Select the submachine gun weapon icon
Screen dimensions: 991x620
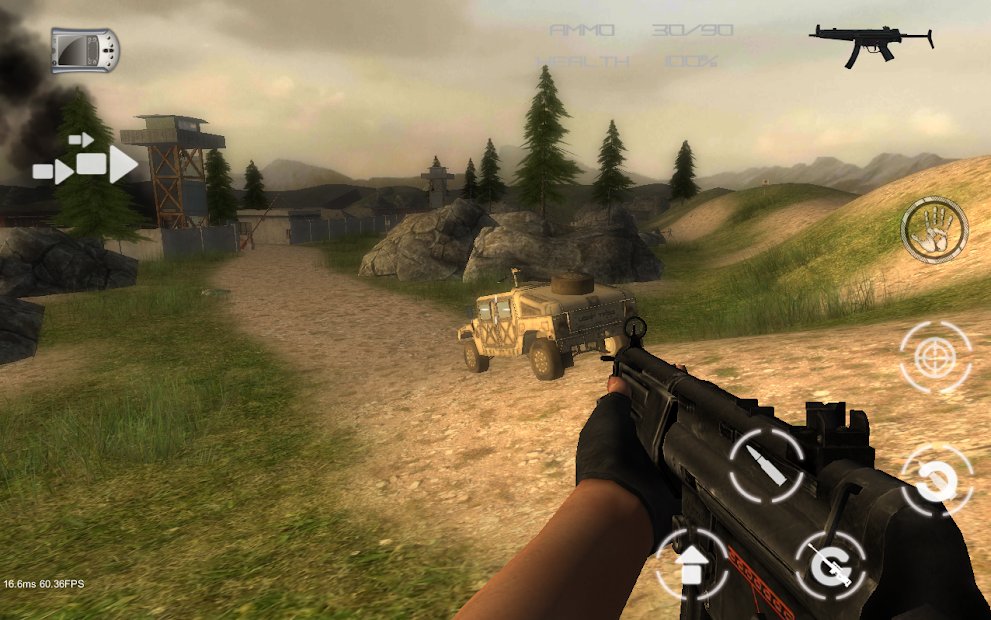[x=871, y=43]
